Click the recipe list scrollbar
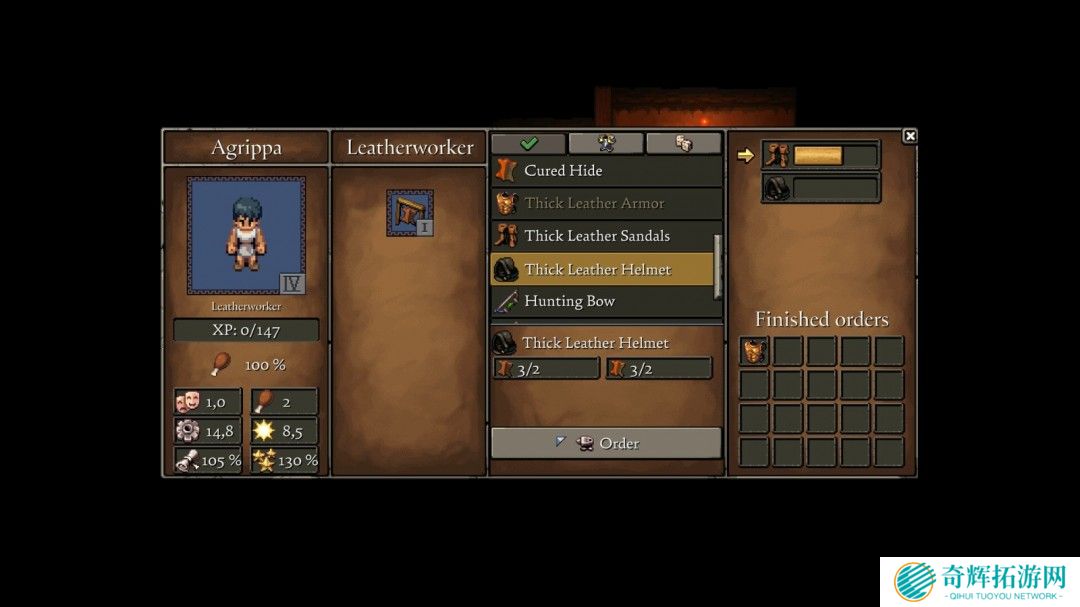Image resolution: width=1080 pixels, height=607 pixels. tap(716, 265)
